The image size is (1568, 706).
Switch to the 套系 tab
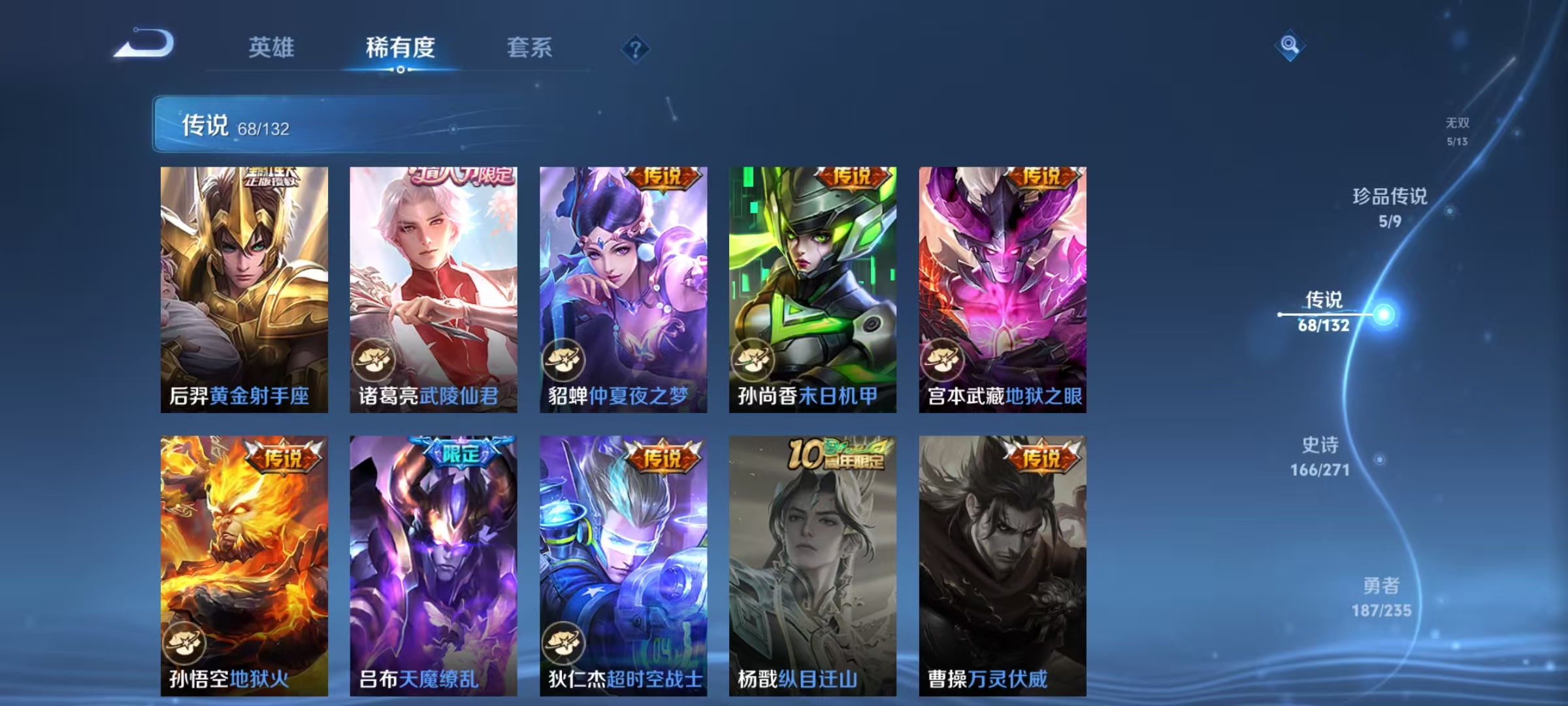531,48
